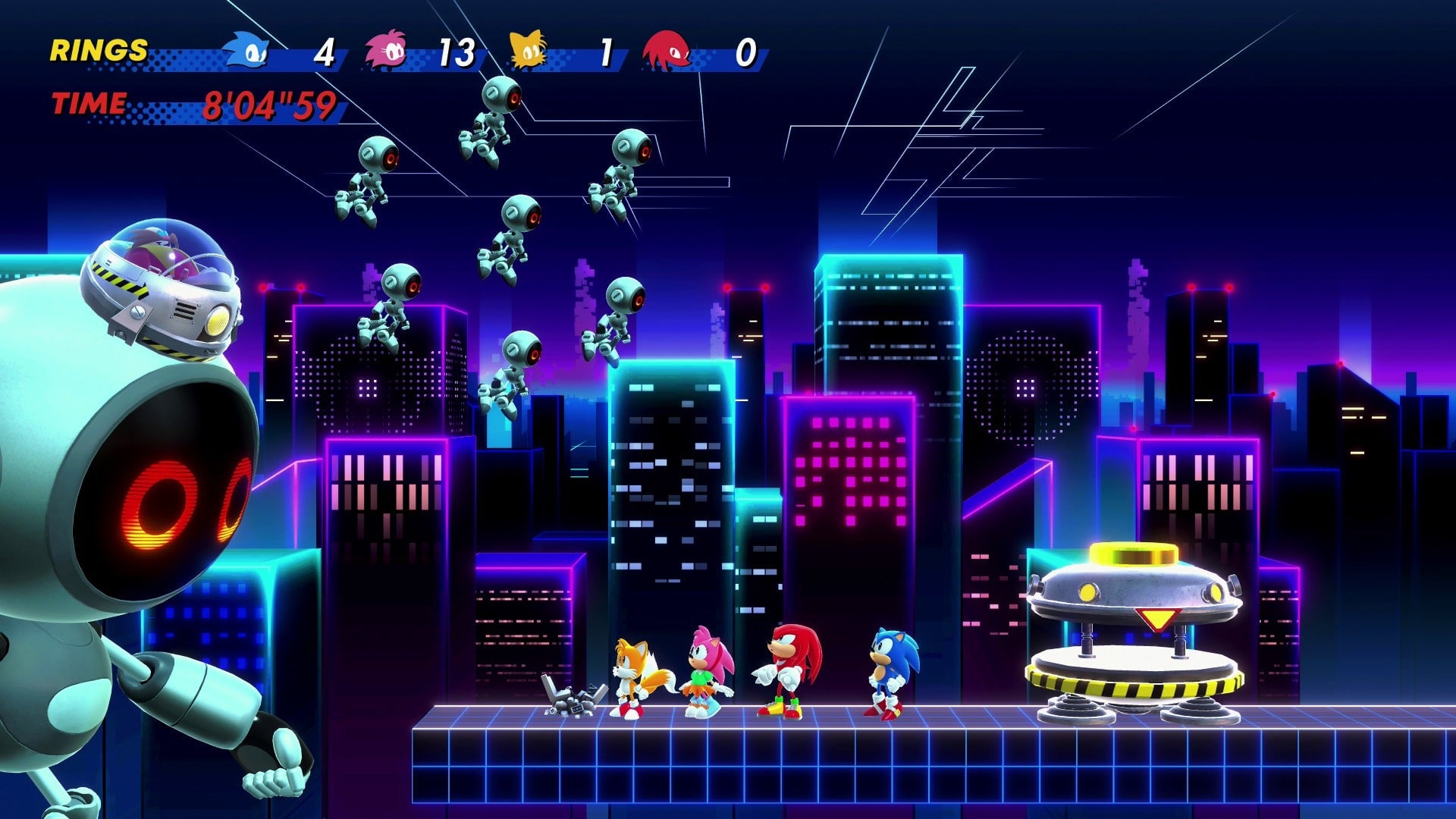
Task: Click the red antenna light on the background tower
Action: tap(728, 289)
